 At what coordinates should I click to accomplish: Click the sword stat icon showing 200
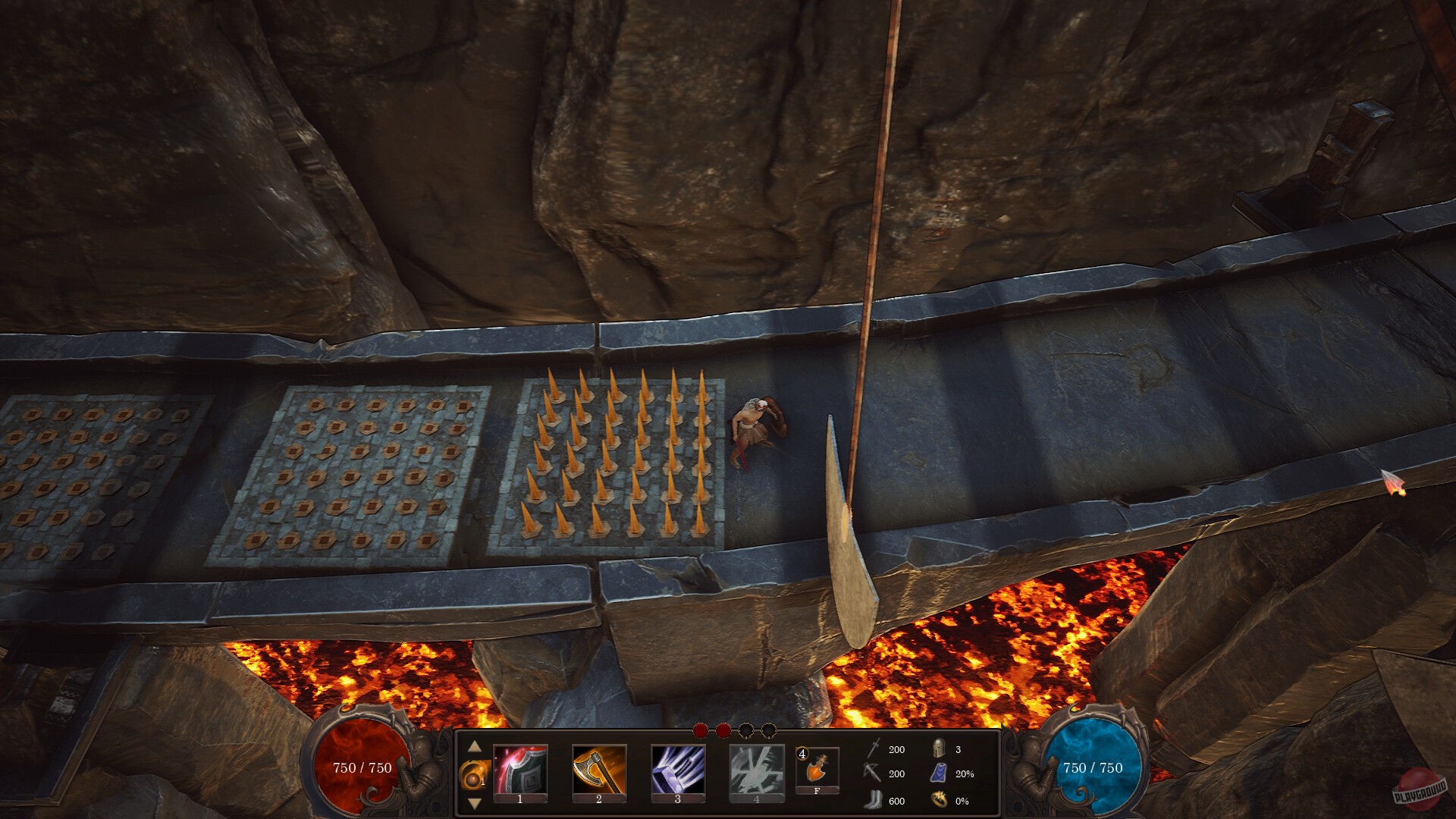(x=872, y=749)
